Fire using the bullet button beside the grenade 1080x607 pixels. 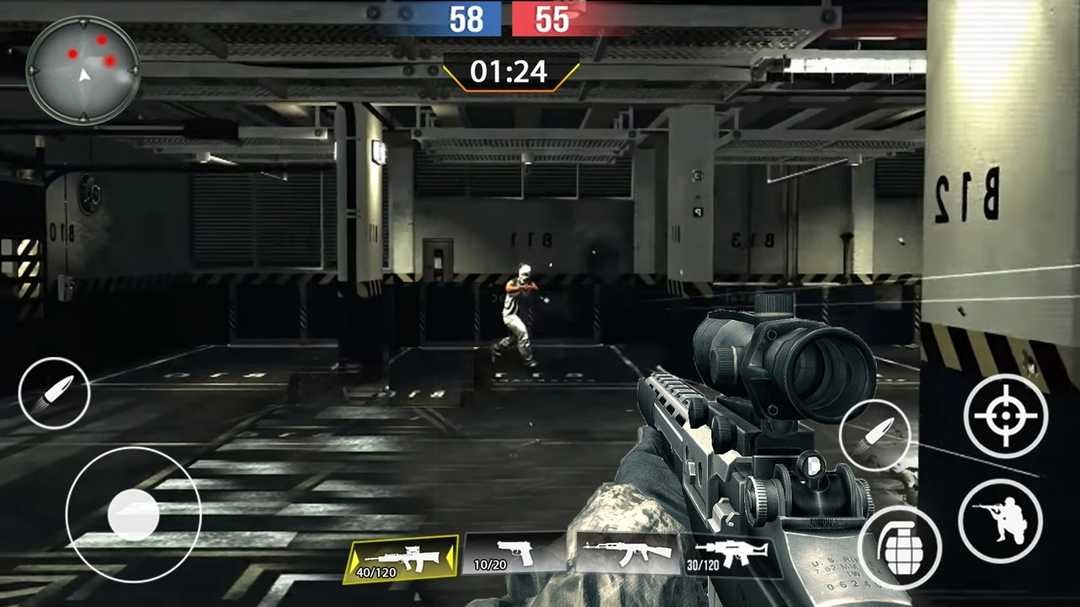[875, 433]
